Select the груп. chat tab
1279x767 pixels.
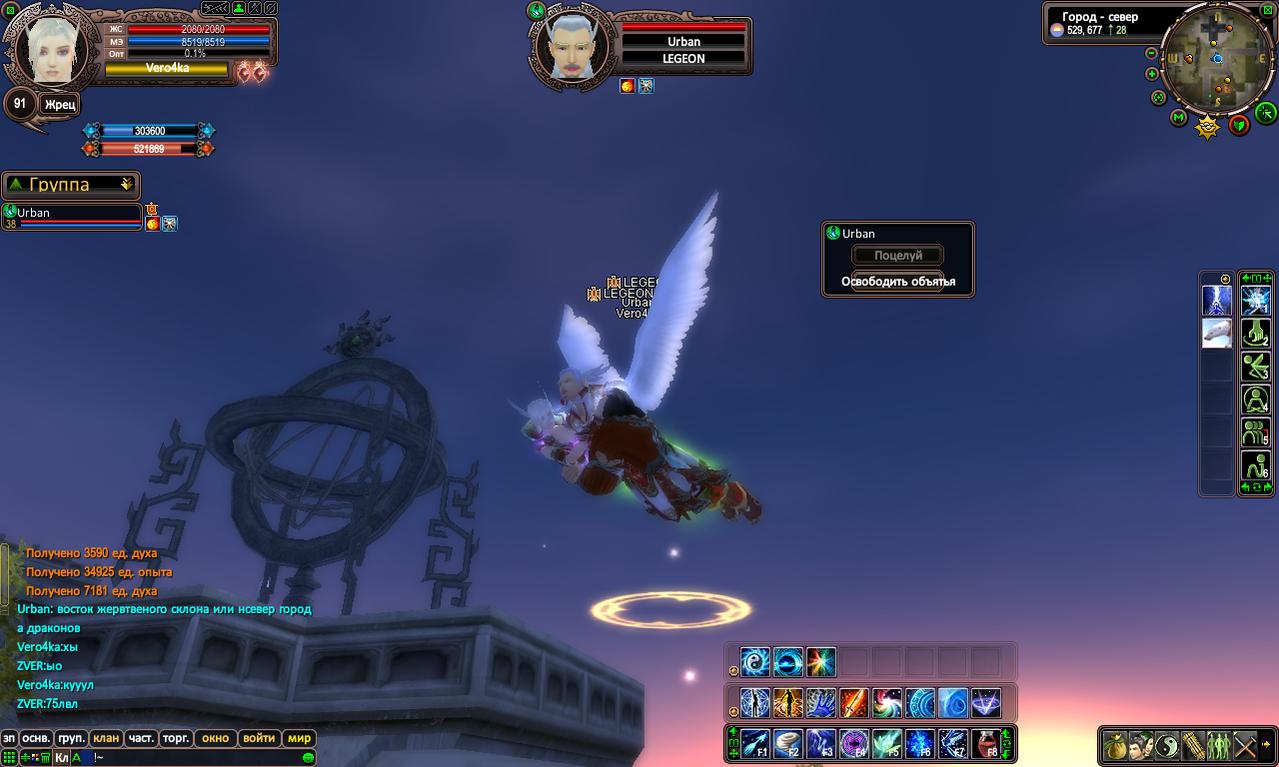(71, 738)
